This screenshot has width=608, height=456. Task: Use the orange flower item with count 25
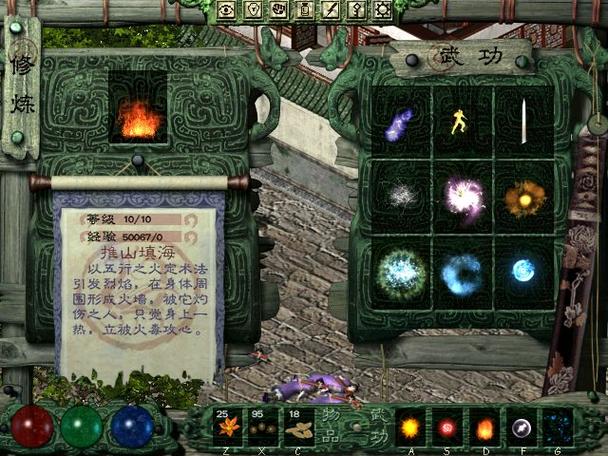pos(228,427)
